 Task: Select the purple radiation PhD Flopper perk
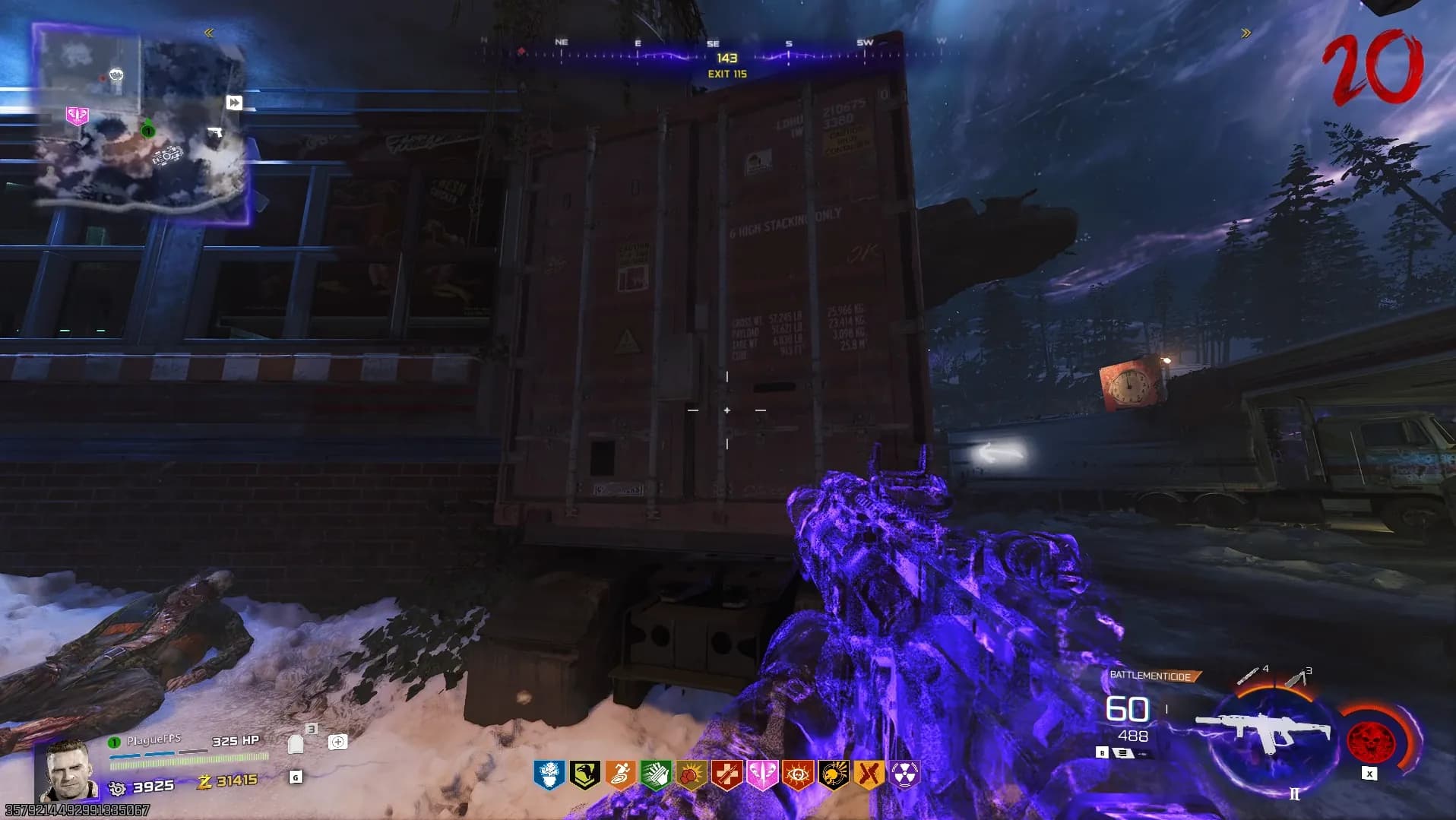[904, 774]
